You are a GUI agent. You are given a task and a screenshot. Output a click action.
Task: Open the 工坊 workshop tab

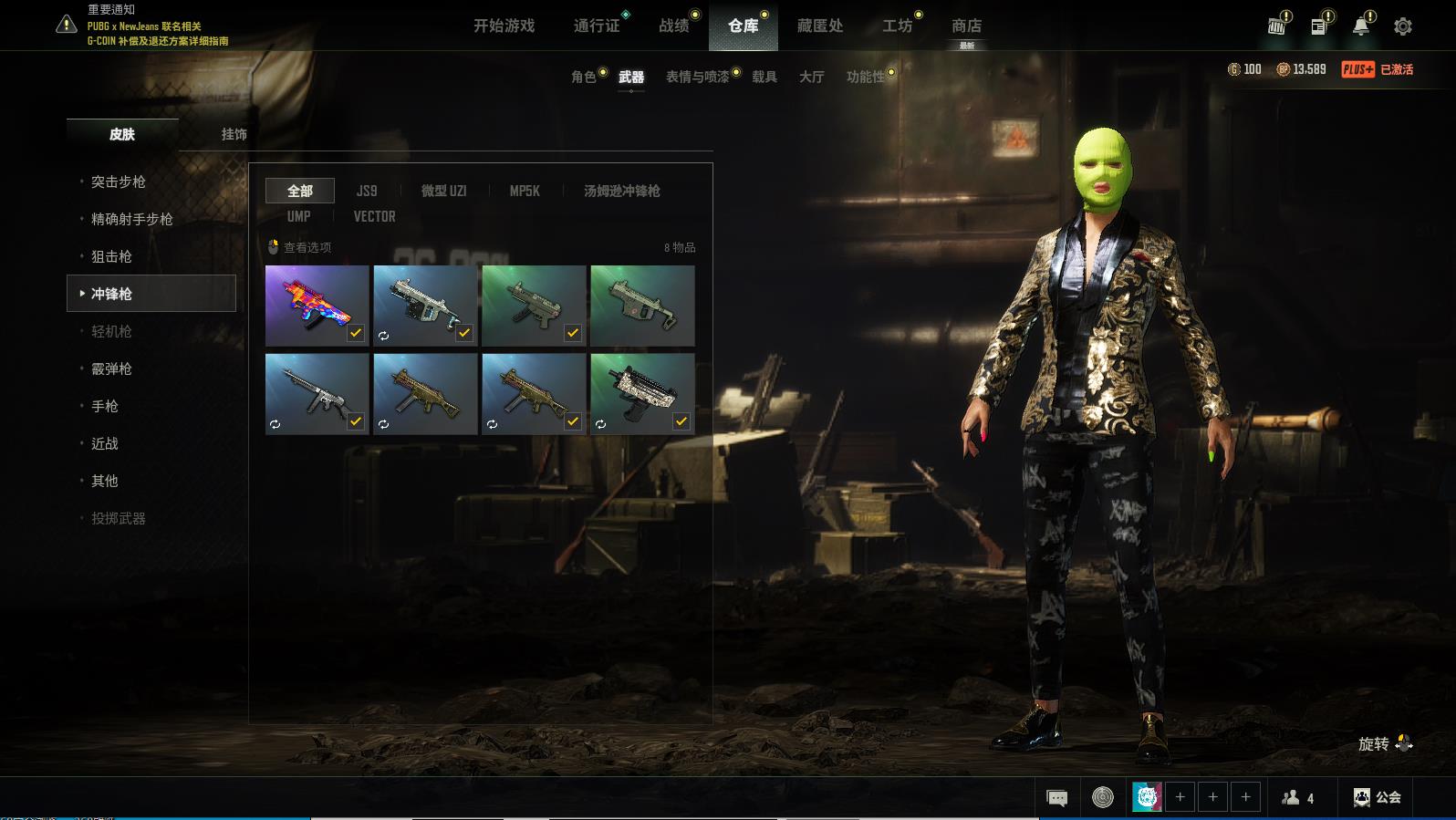pyautogui.click(x=897, y=26)
